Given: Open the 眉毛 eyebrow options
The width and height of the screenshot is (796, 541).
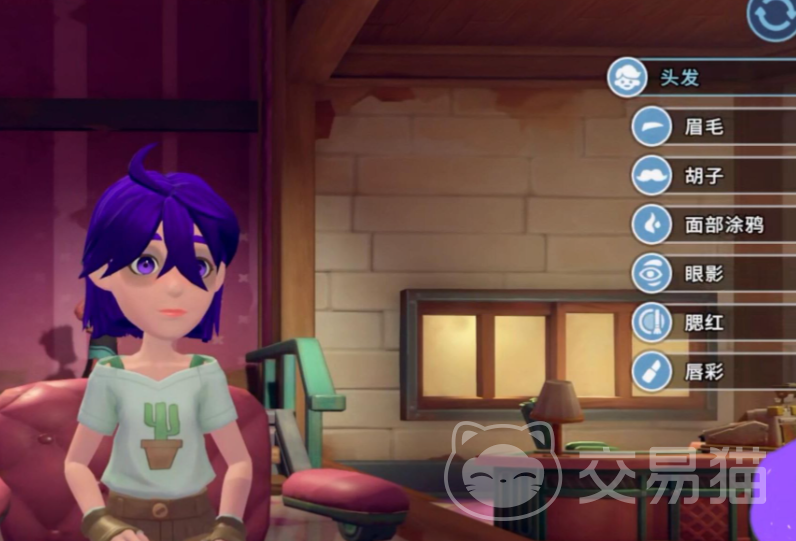Looking at the screenshot, I should coord(704,126).
